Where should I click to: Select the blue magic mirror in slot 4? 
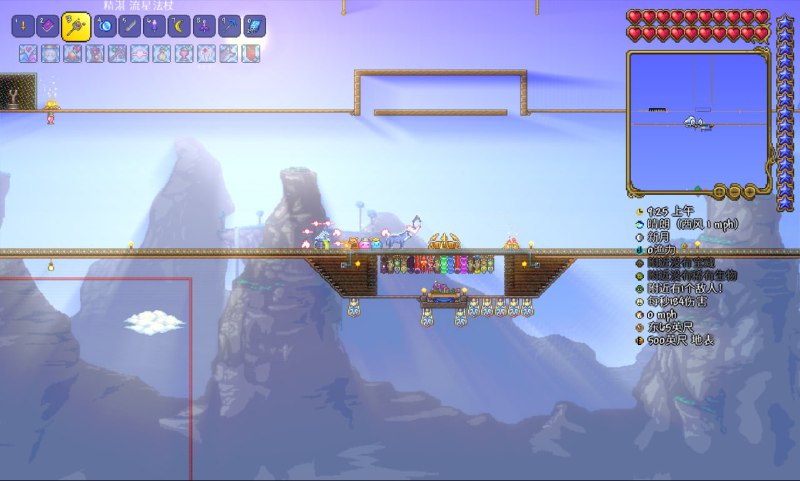click(104, 27)
